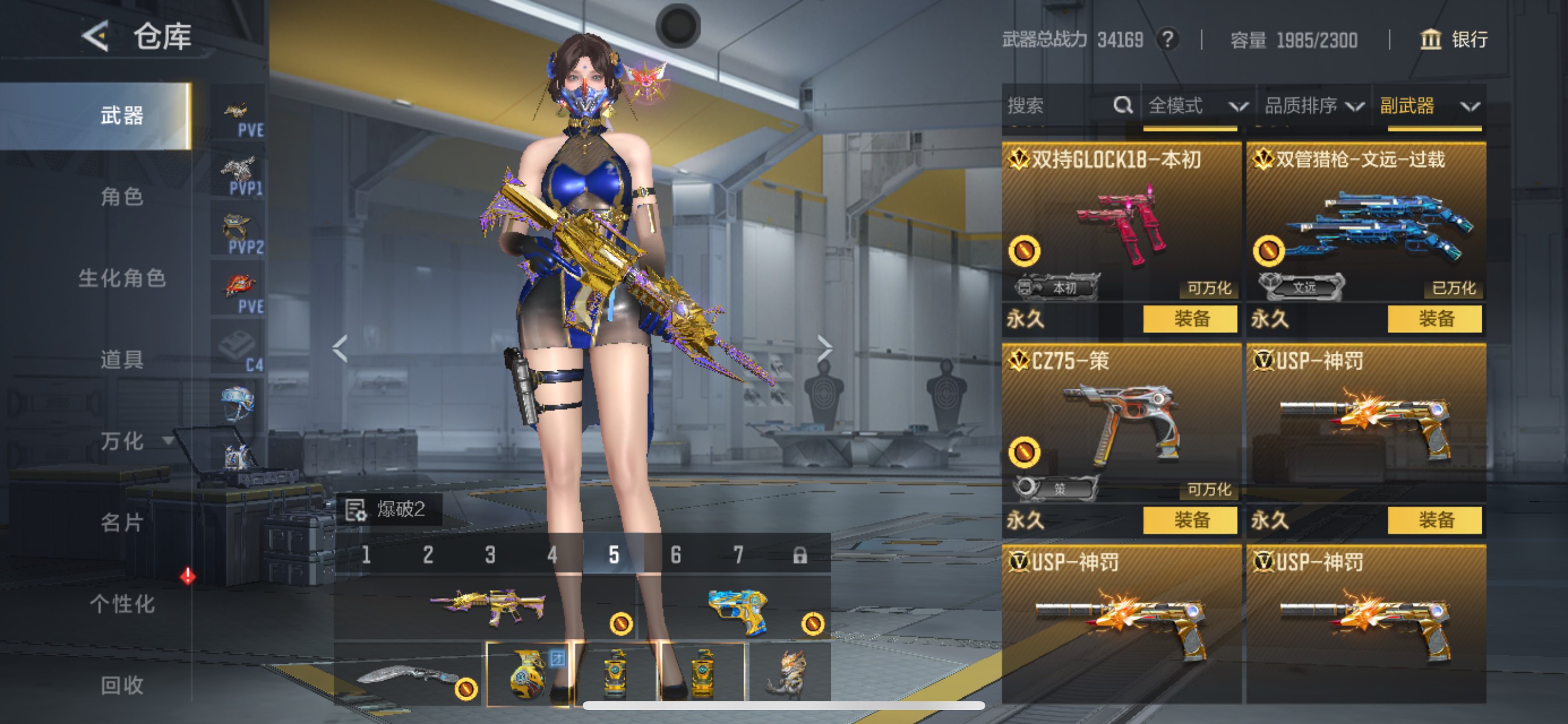
Task: Equip the 双持GLOCK18-本初 pistols
Action: coord(1190,319)
